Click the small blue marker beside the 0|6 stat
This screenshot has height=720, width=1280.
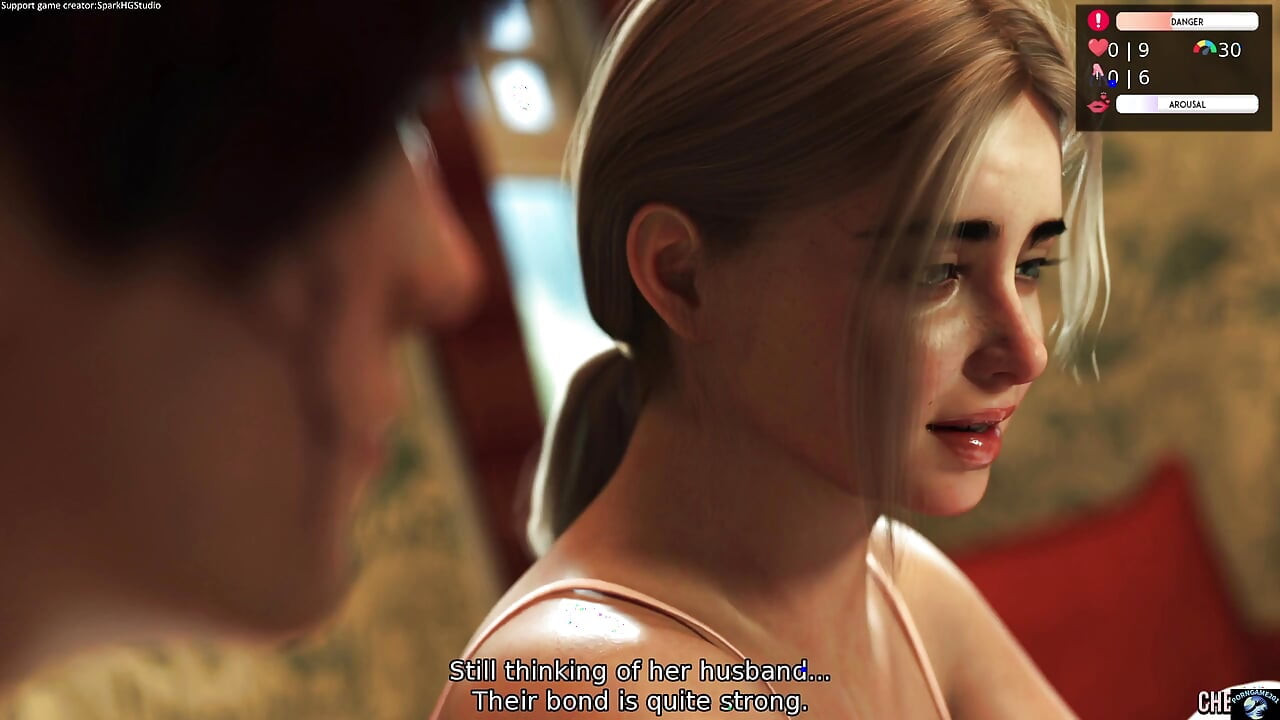pos(1112,82)
